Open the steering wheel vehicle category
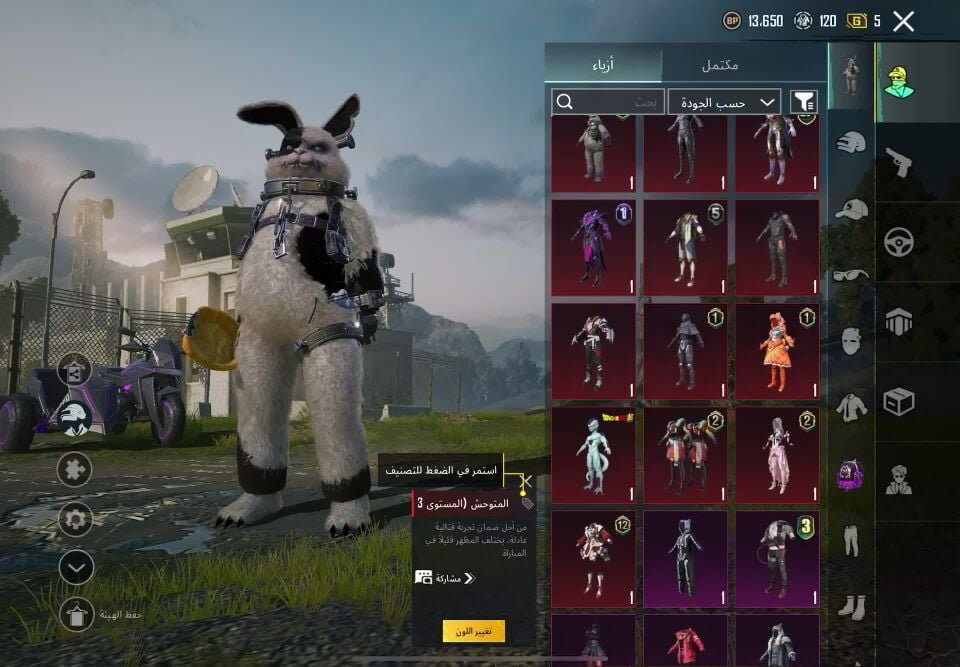This screenshot has height=667, width=960. [899, 242]
